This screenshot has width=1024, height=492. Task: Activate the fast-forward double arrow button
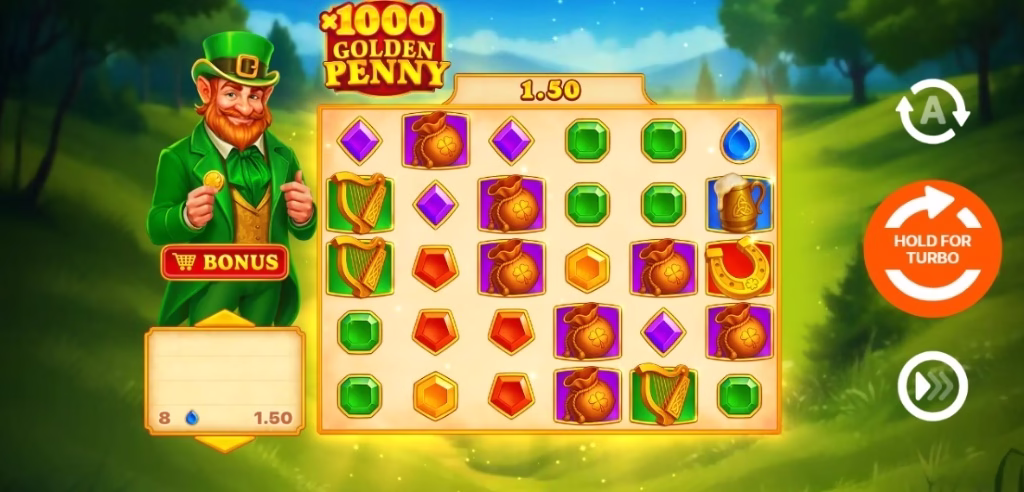coord(932,386)
